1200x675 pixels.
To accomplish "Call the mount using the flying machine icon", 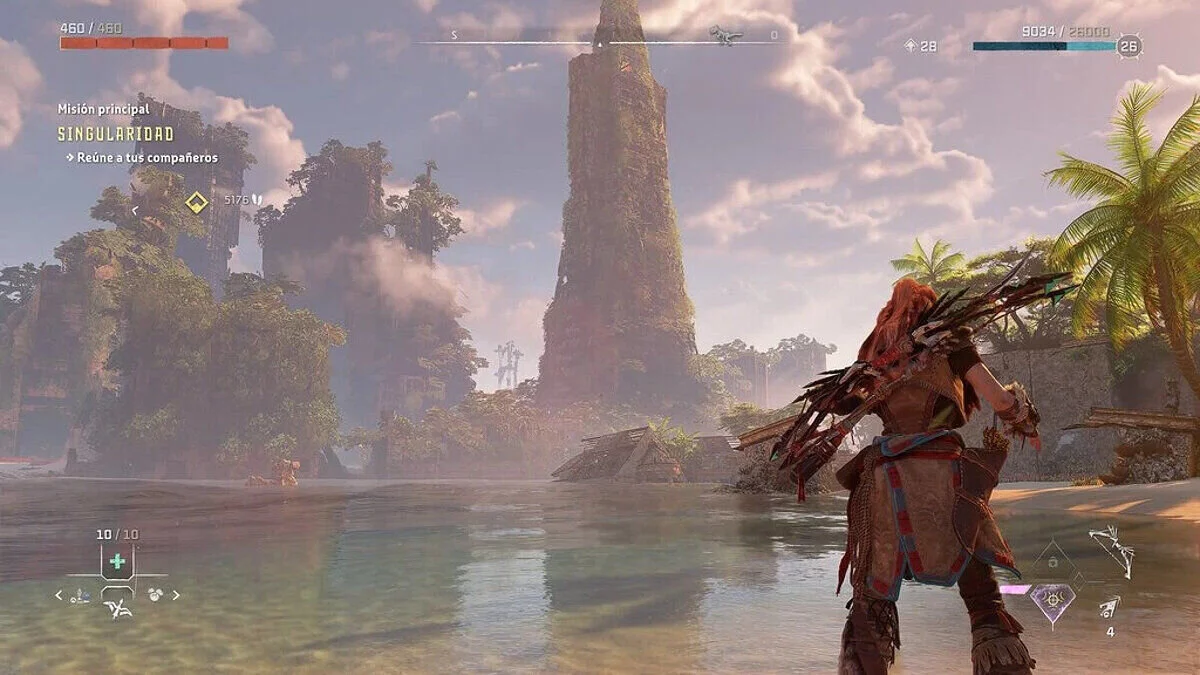I will [x=118, y=608].
